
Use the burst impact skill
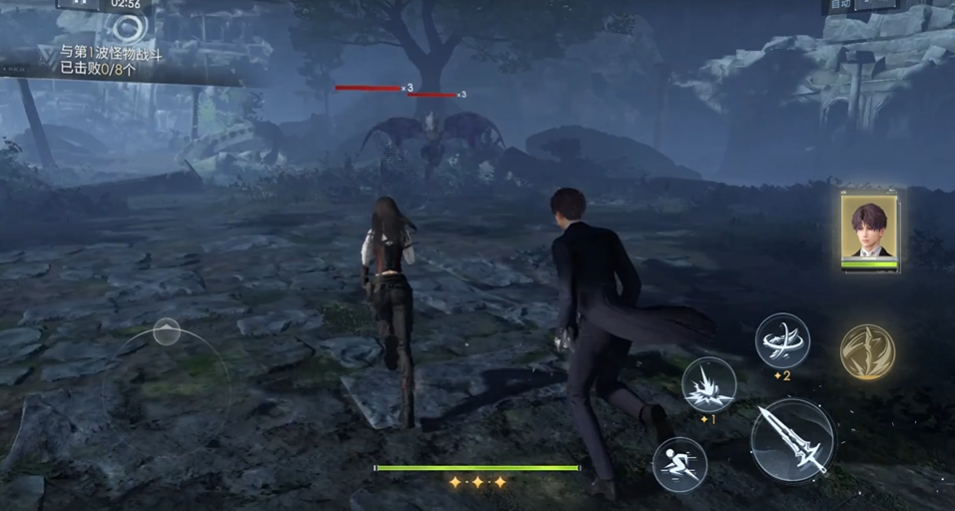(x=709, y=385)
